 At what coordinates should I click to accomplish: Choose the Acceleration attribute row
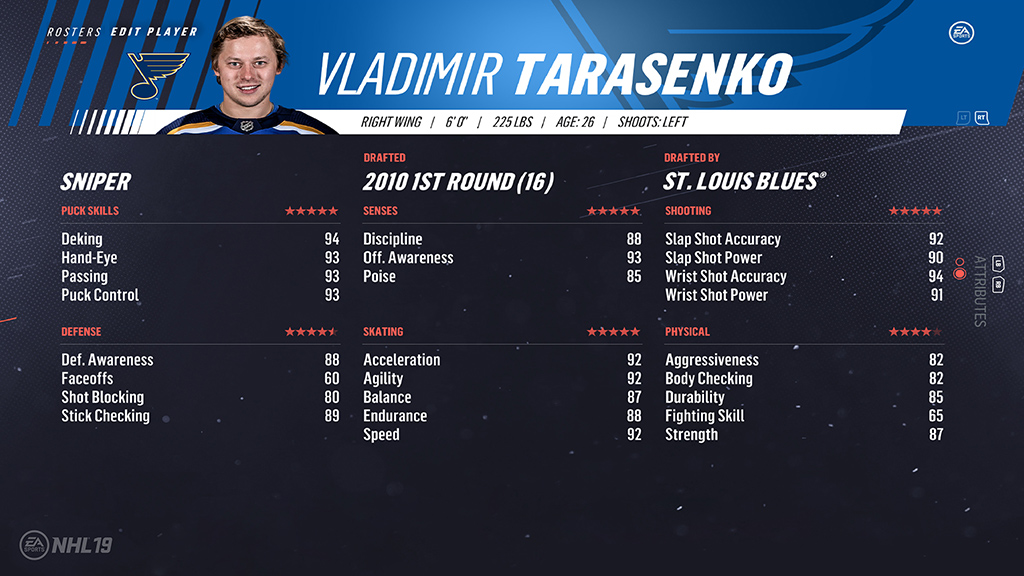(501, 360)
